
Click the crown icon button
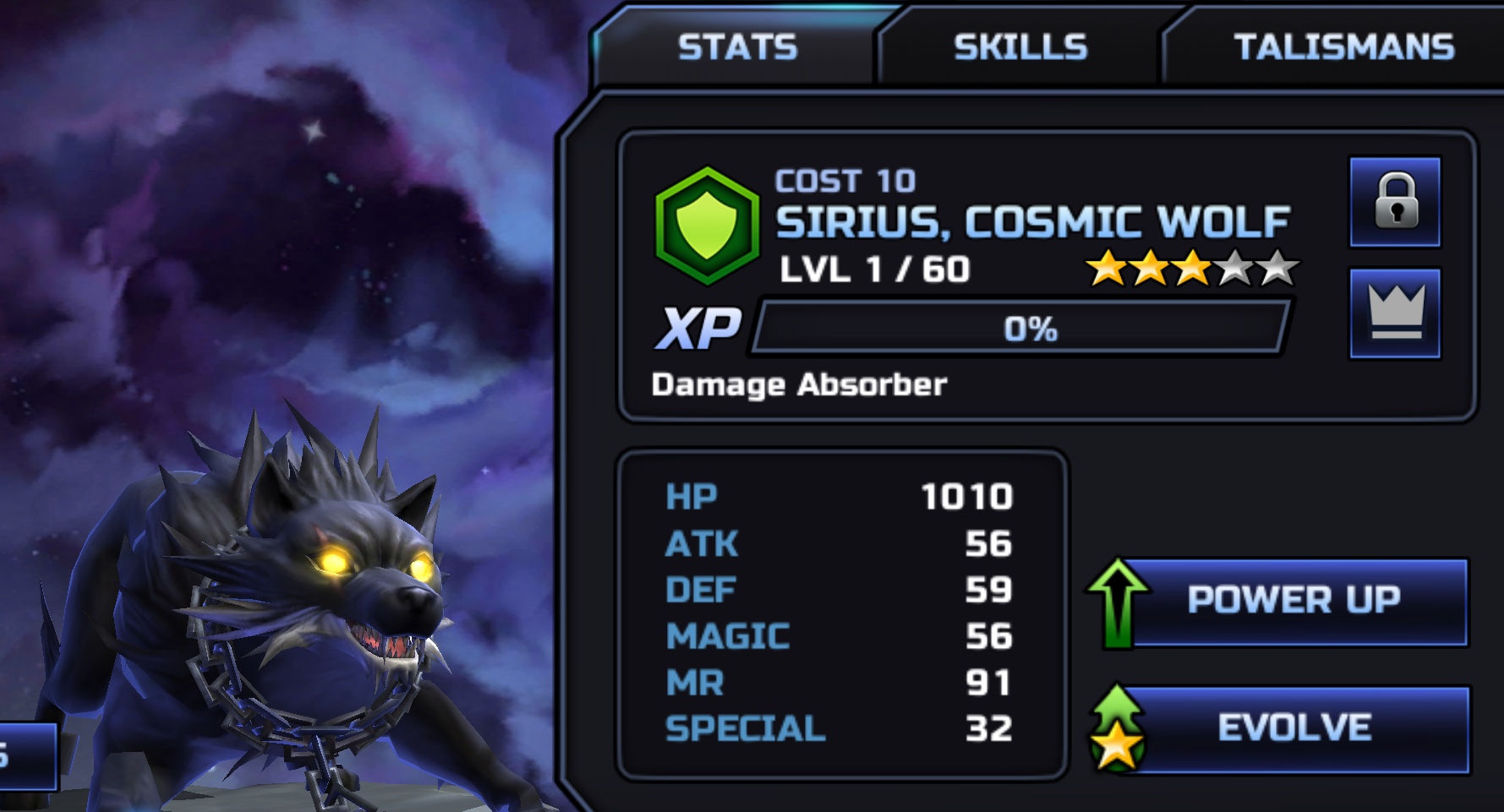click(1395, 313)
